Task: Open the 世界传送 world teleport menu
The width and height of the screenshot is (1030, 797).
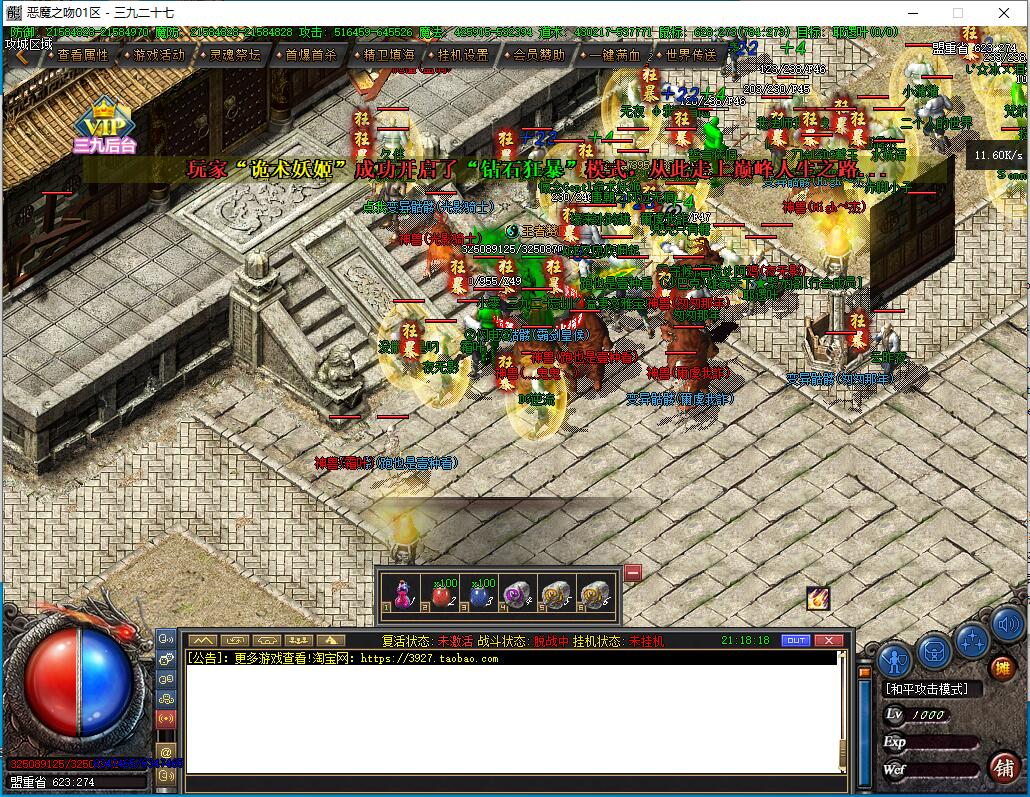Action: click(x=690, y=55)
